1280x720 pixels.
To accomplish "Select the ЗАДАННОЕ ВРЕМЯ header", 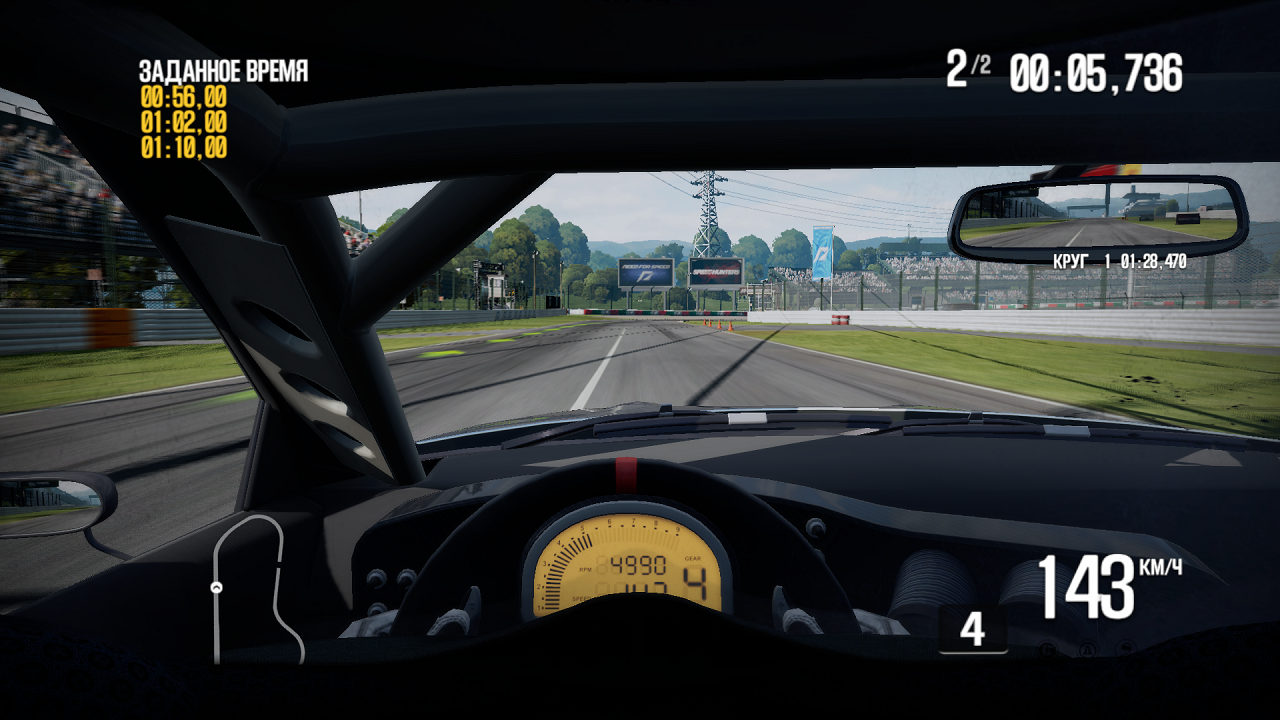I will pos(222,72).
